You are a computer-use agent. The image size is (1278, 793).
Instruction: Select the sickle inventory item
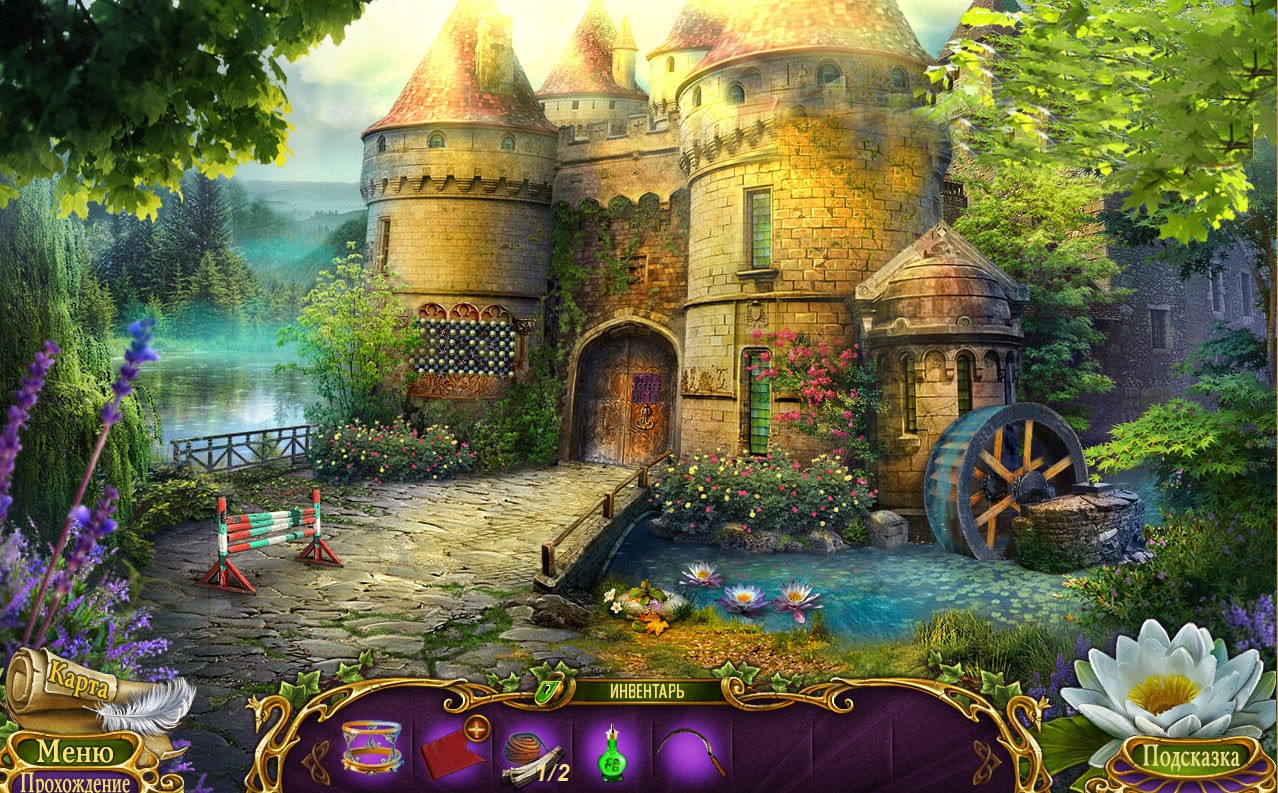(691, 748)
